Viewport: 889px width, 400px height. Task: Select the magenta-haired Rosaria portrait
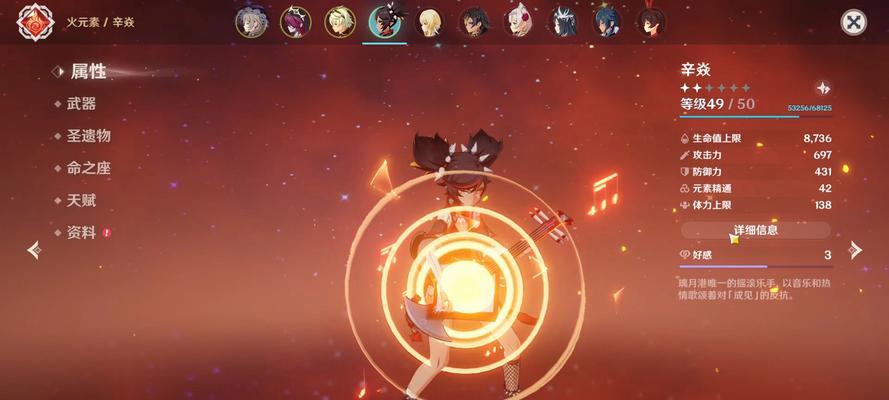click(295, 22)
